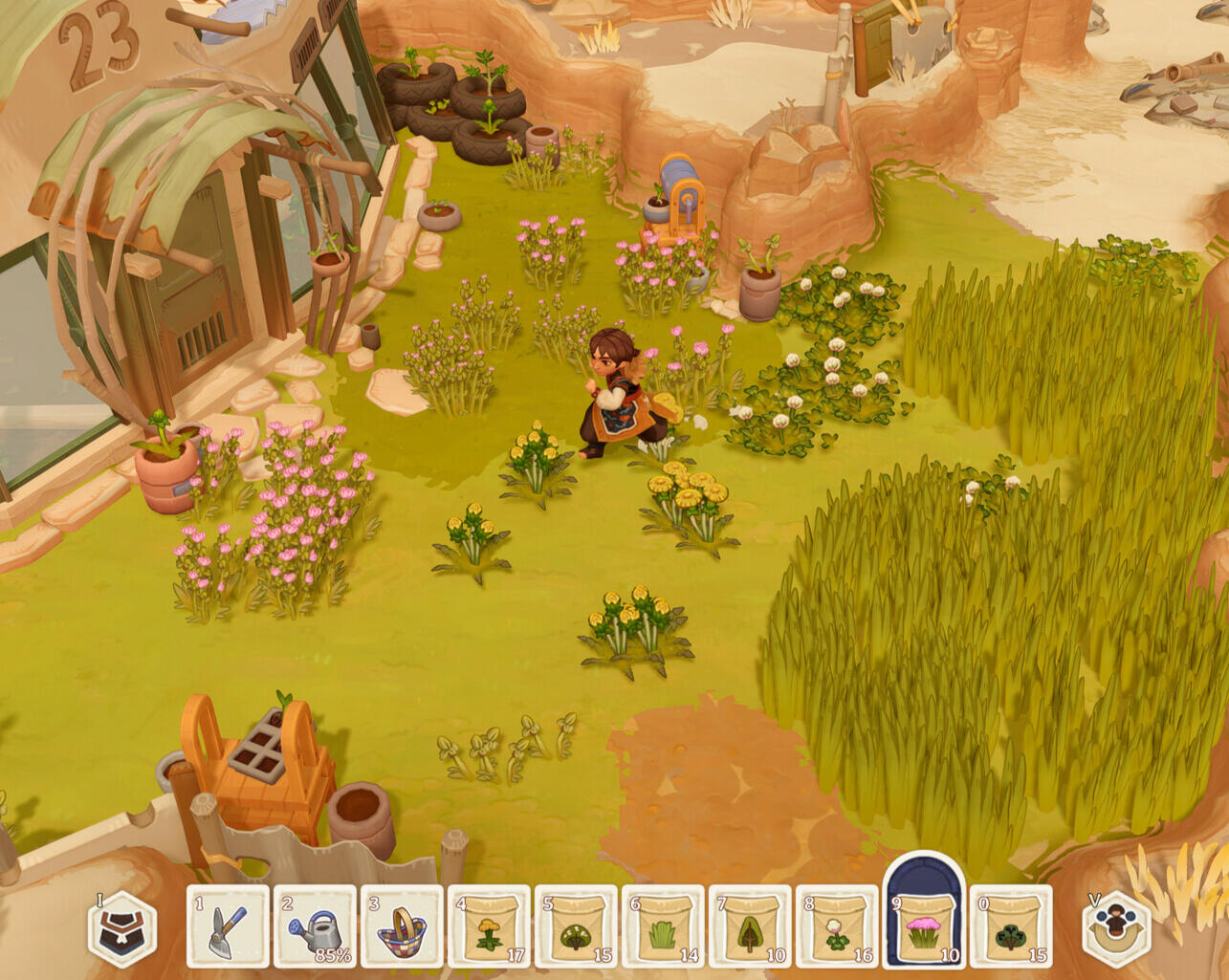Open the character hexagon icon
This screenshot has height=980, width=1229.
click(x=1116, y=929)
